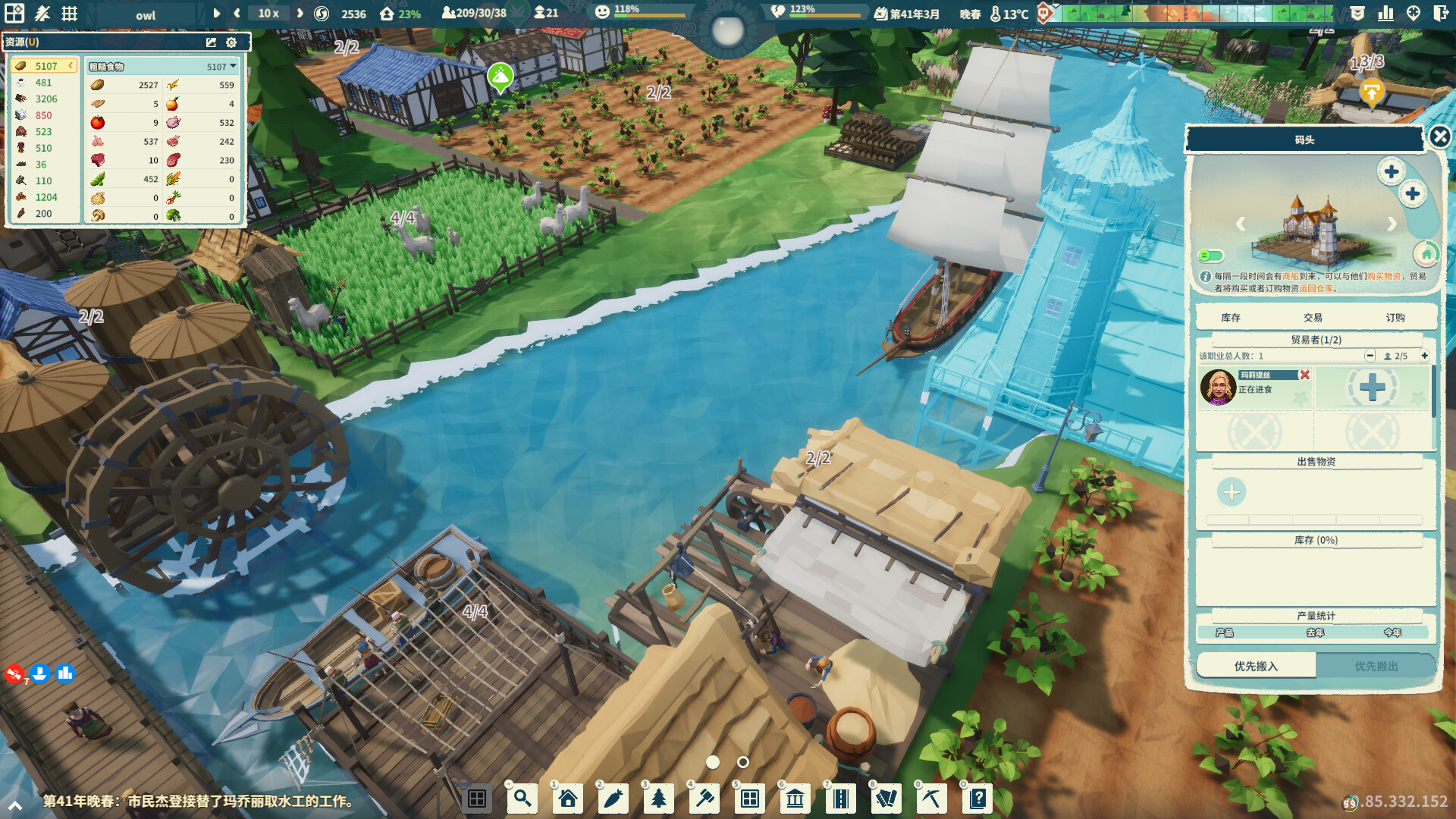Add a sale item via plus under 出售物资
Viewport: 1456px width, 819px height.
point(1231,492)
